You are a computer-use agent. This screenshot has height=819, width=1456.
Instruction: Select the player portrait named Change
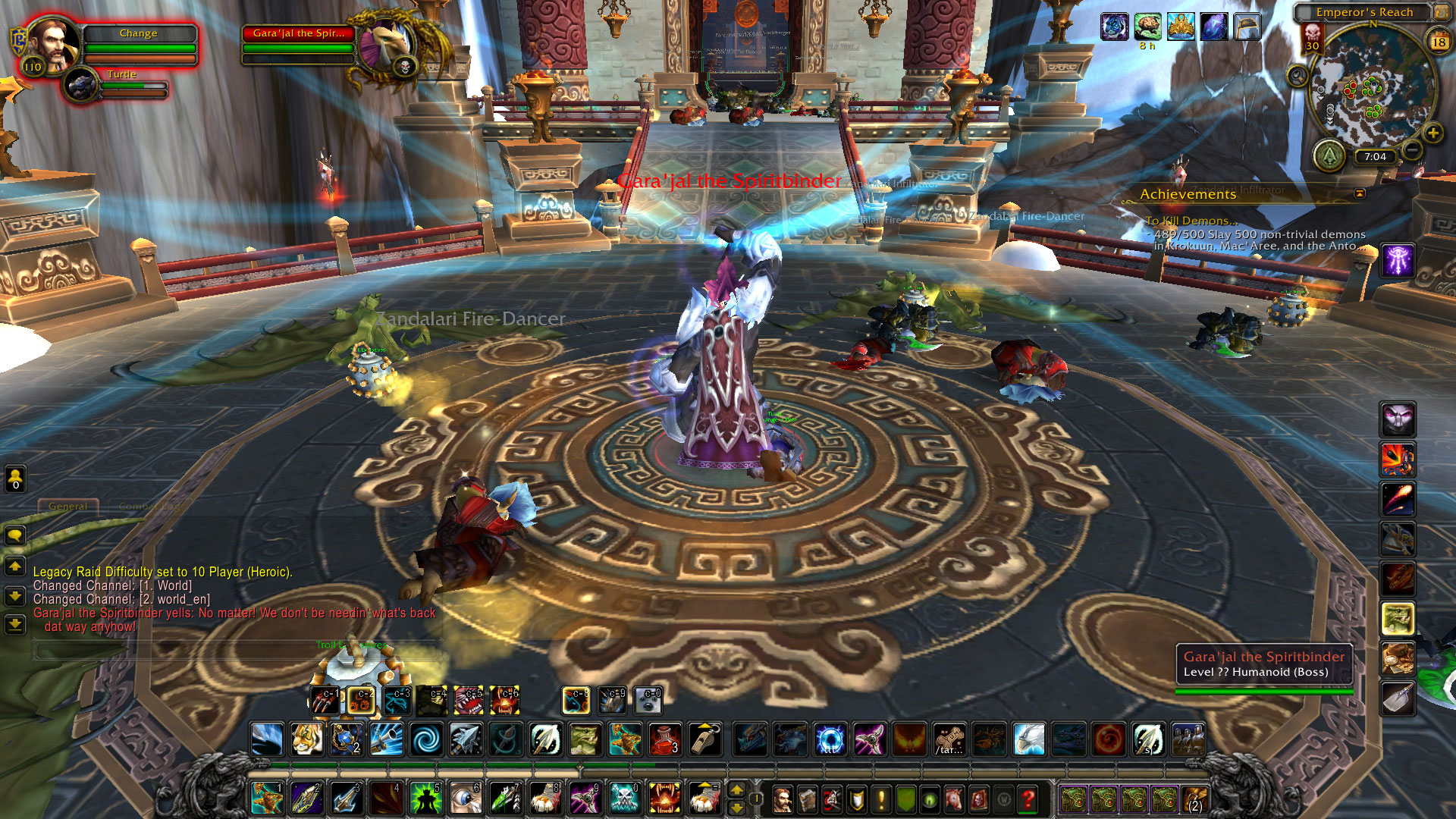(53, 42)
